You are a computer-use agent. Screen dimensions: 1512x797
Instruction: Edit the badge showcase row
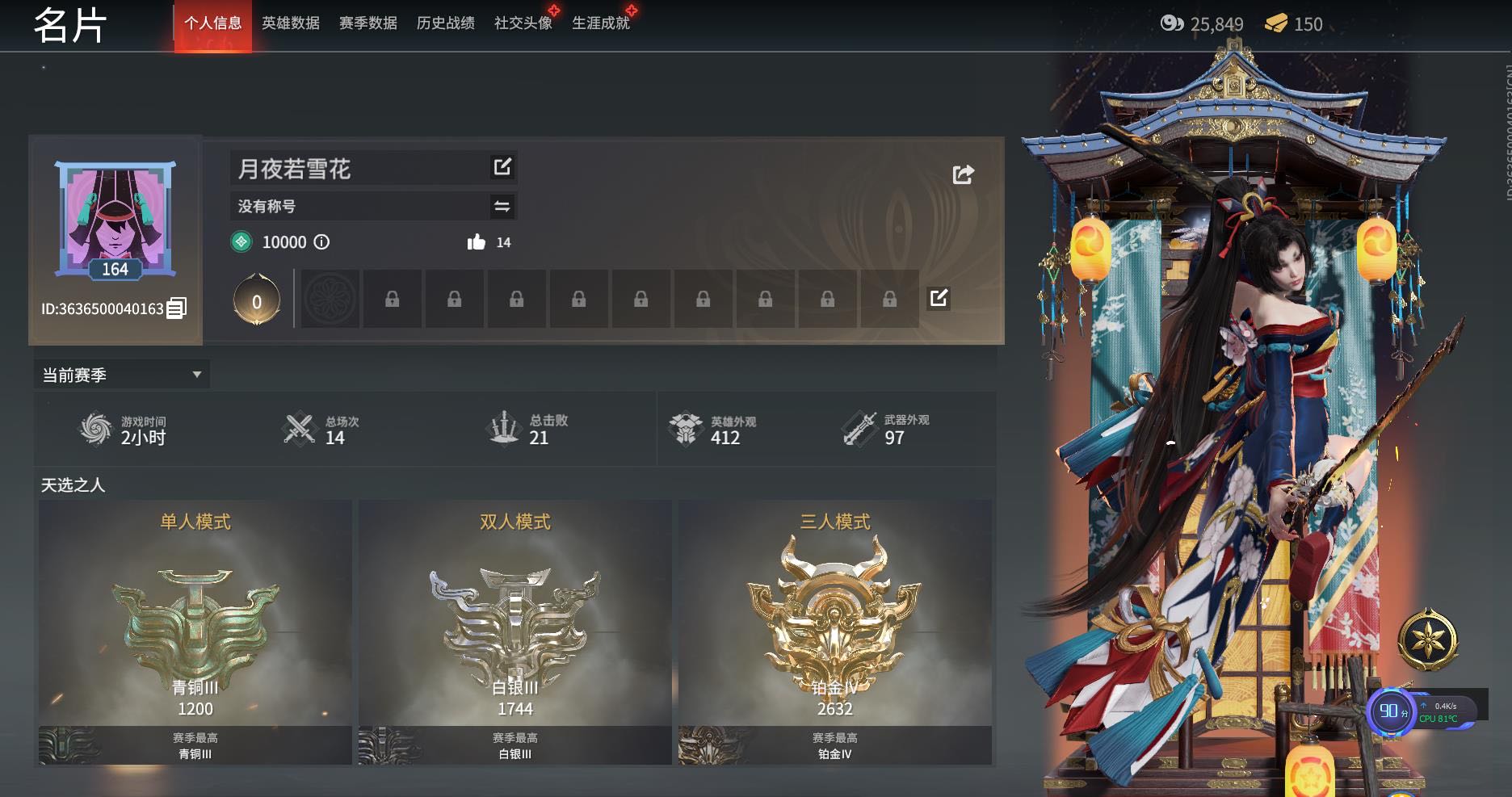(939, 298)
